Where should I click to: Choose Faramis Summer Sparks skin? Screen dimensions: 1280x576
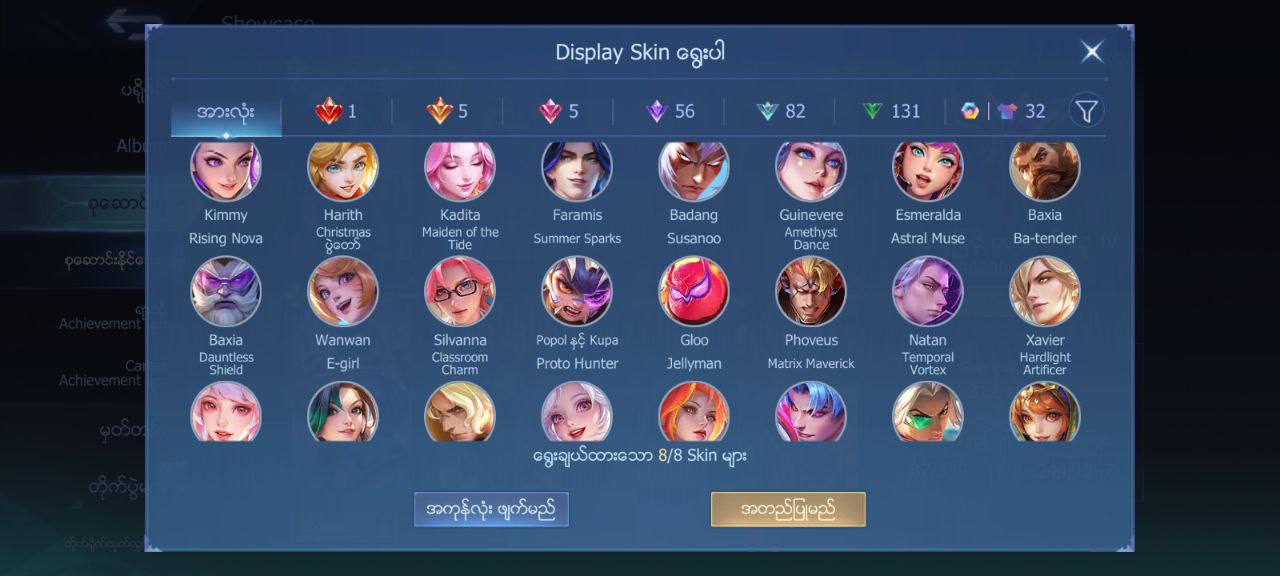pyautogui.click(x=577, y=170)
